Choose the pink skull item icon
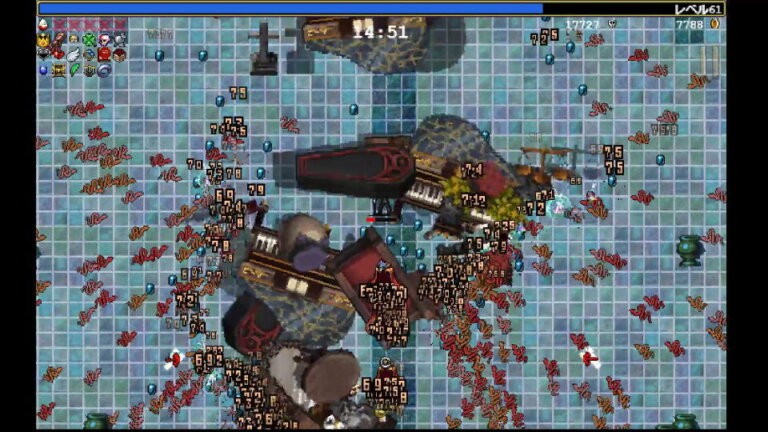This screenshot has height=432, width=768. 104,40
